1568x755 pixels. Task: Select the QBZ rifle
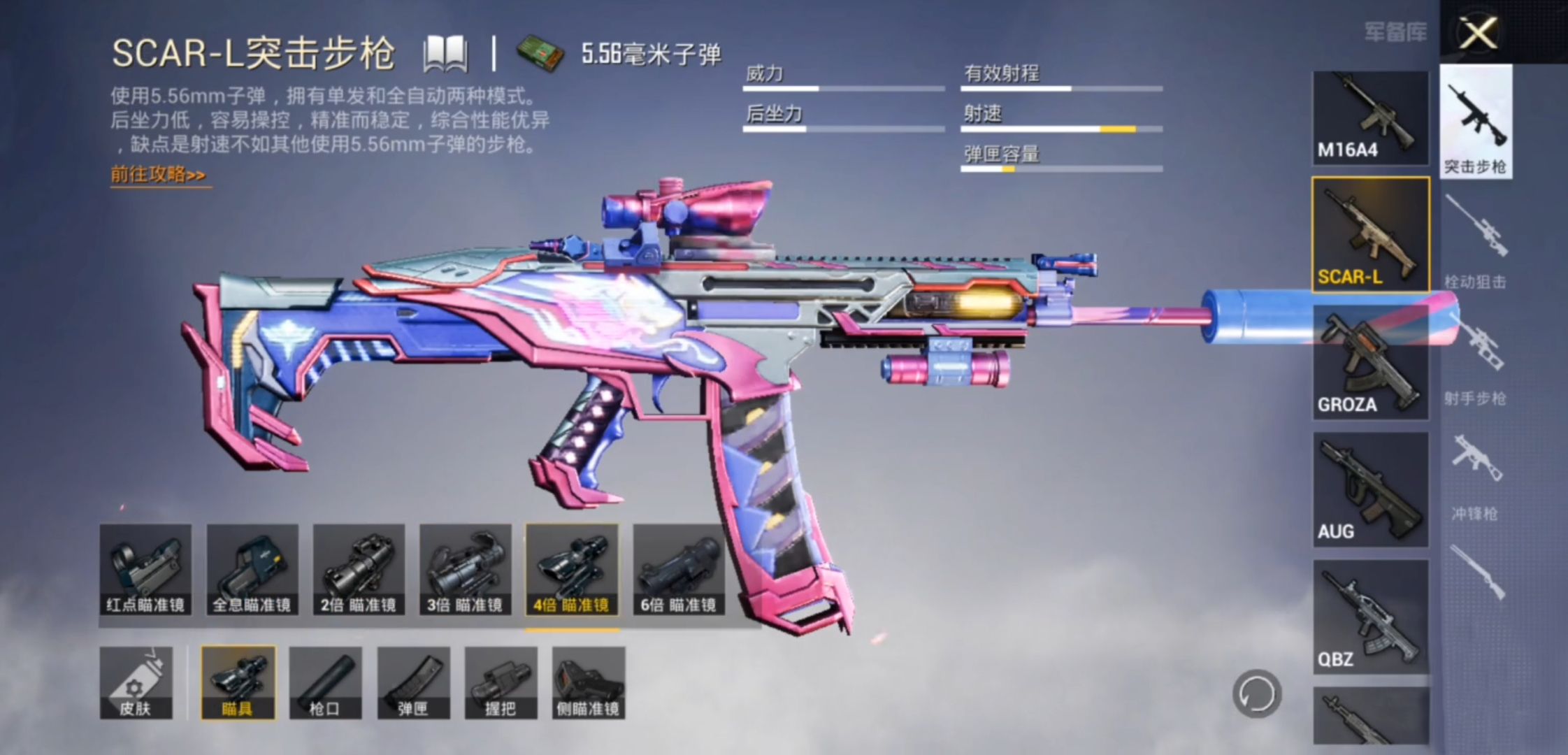pyautogui.click(x=1369, y=617)
